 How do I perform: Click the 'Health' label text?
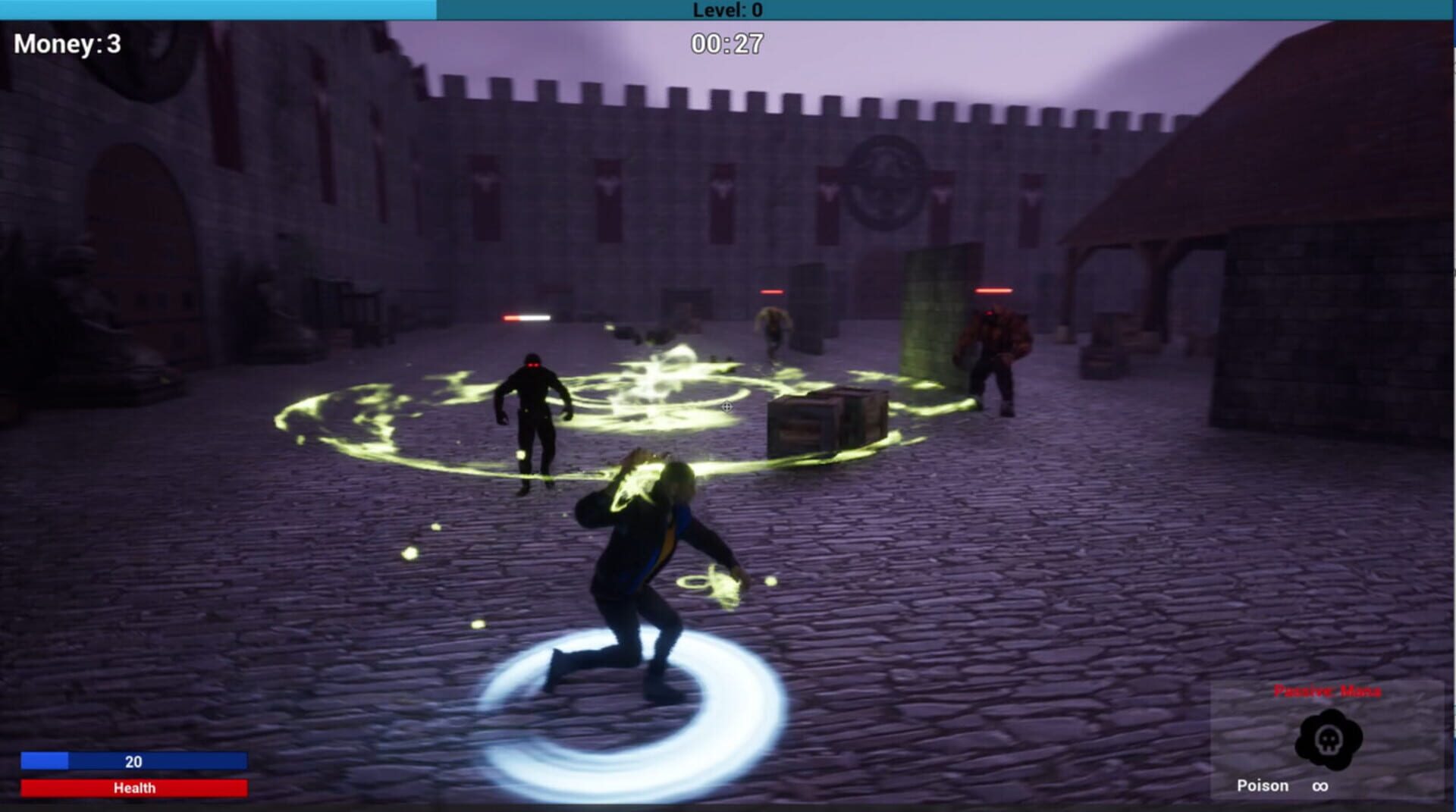coord(134,788)
